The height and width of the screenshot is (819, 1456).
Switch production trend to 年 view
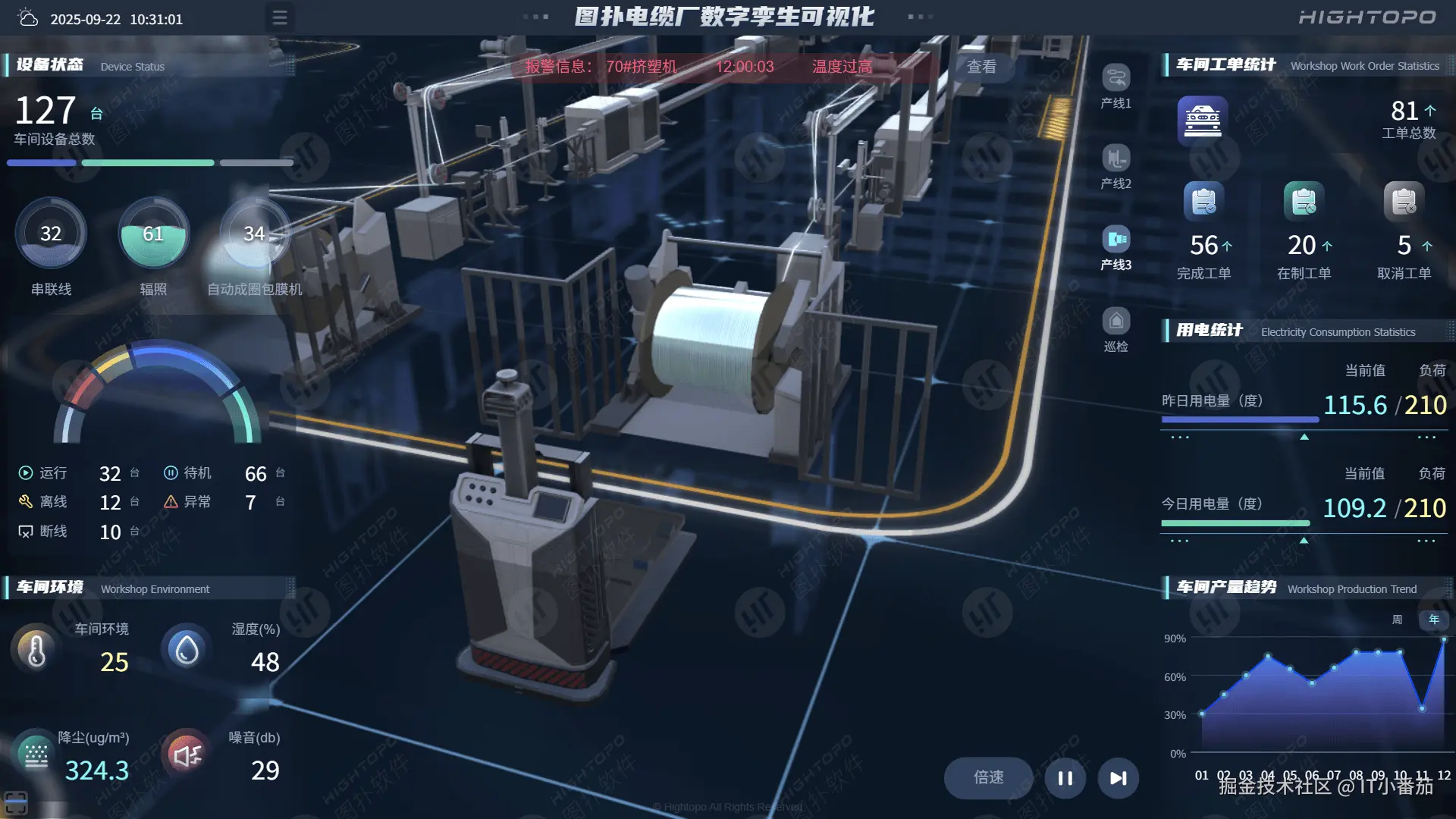[x=1433, y=620]
